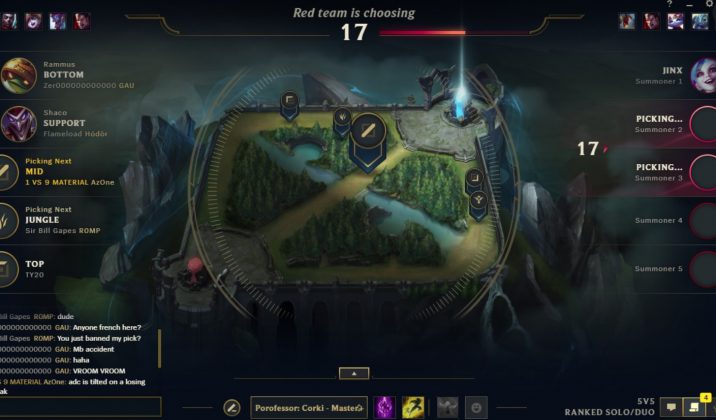
Task: Change the yellow Flash summoner spell
Action: [x=413, y=407]
